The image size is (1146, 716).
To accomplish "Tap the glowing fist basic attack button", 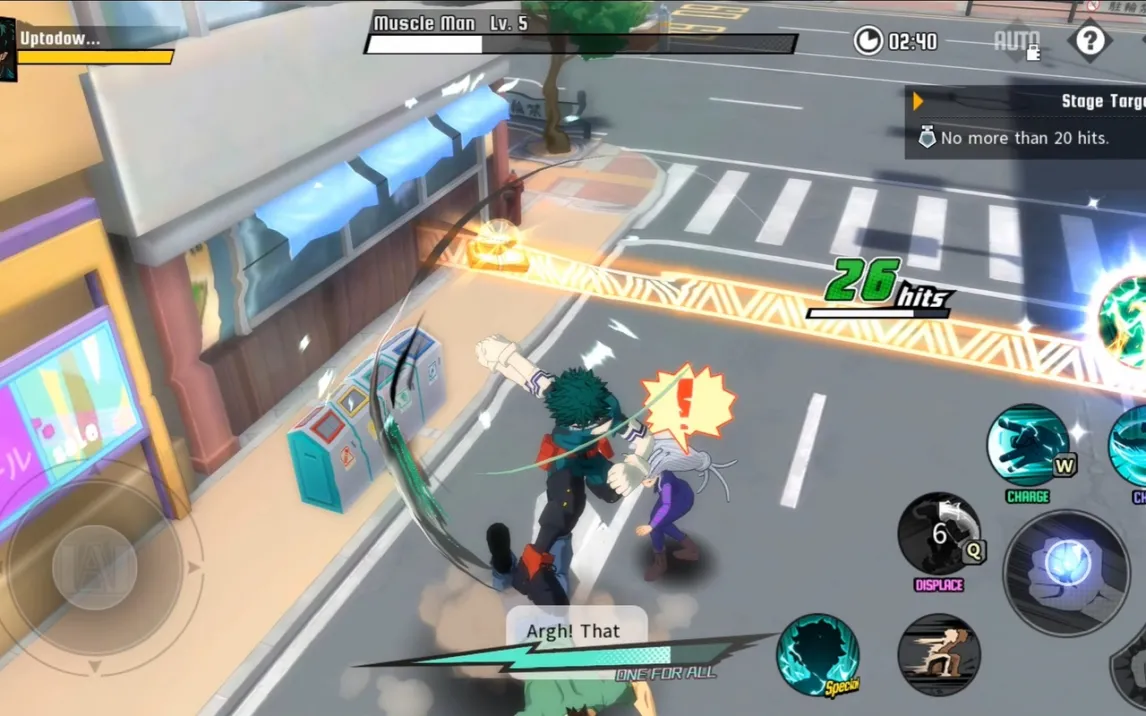I will click(1066, 573).
